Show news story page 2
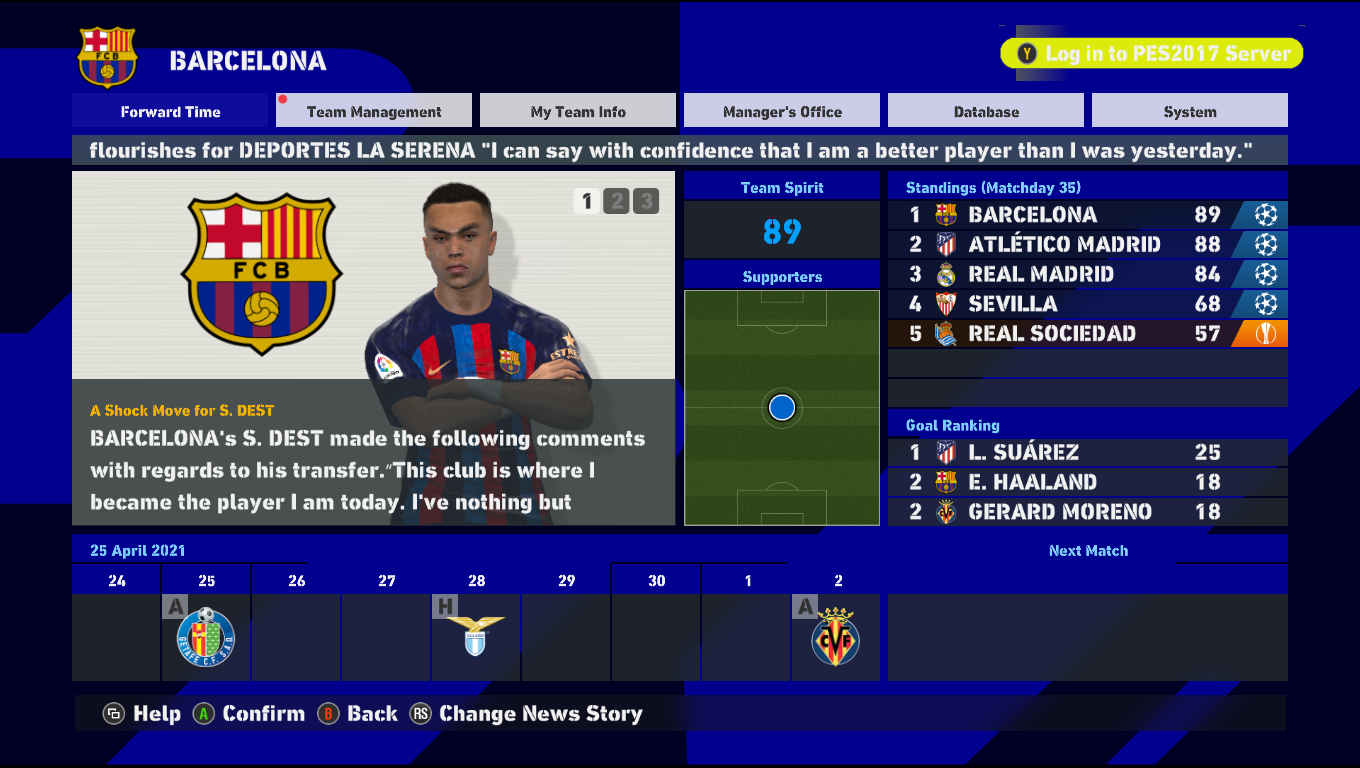The height and width of the screenshot is (768, 1360). [616, 202]
